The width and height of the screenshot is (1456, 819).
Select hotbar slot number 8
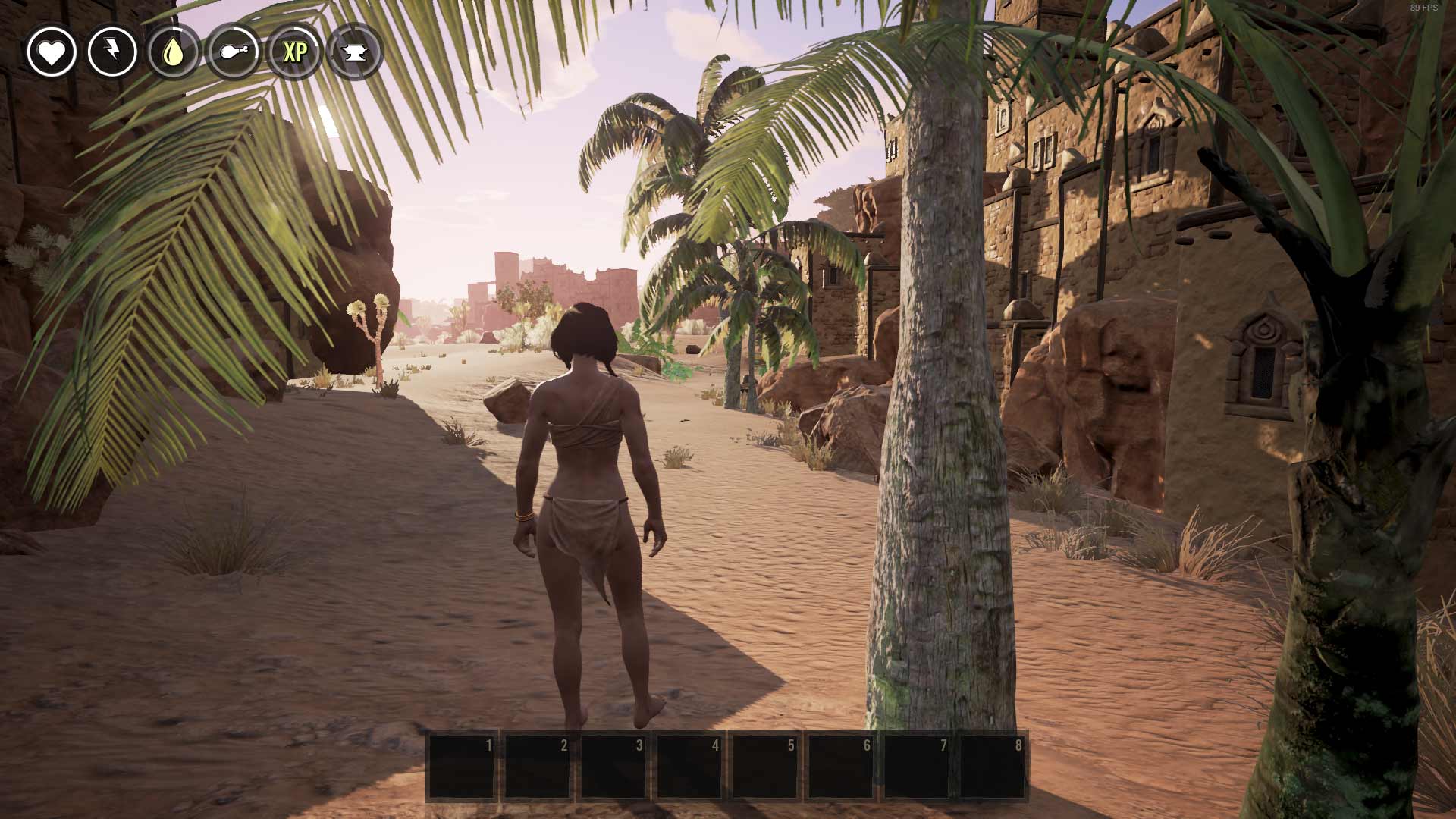993,766
